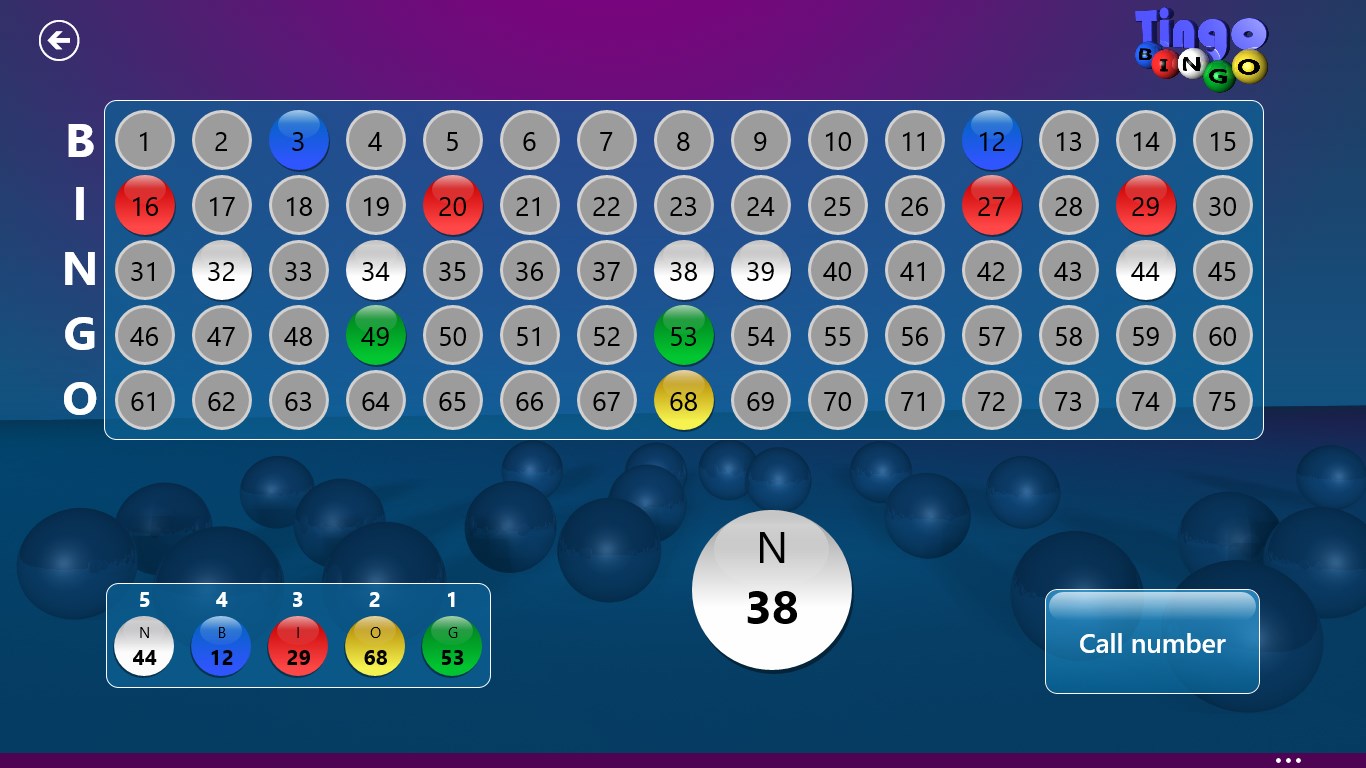This screenshot has height=768, width=1366.
Task: Click the blue ball numbered 3
Action: point(299,141)
